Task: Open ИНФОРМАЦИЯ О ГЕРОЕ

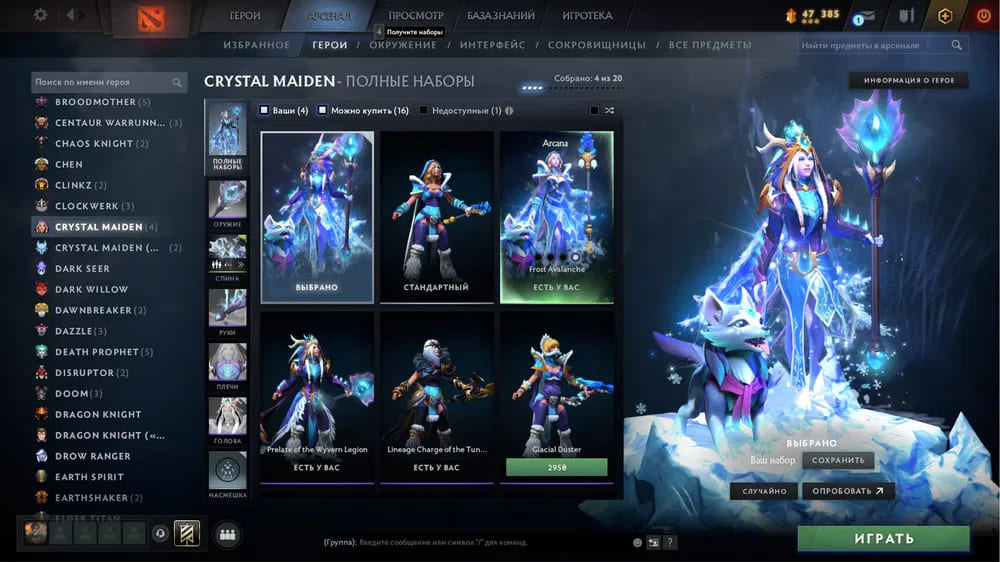Action: (908, 80)
